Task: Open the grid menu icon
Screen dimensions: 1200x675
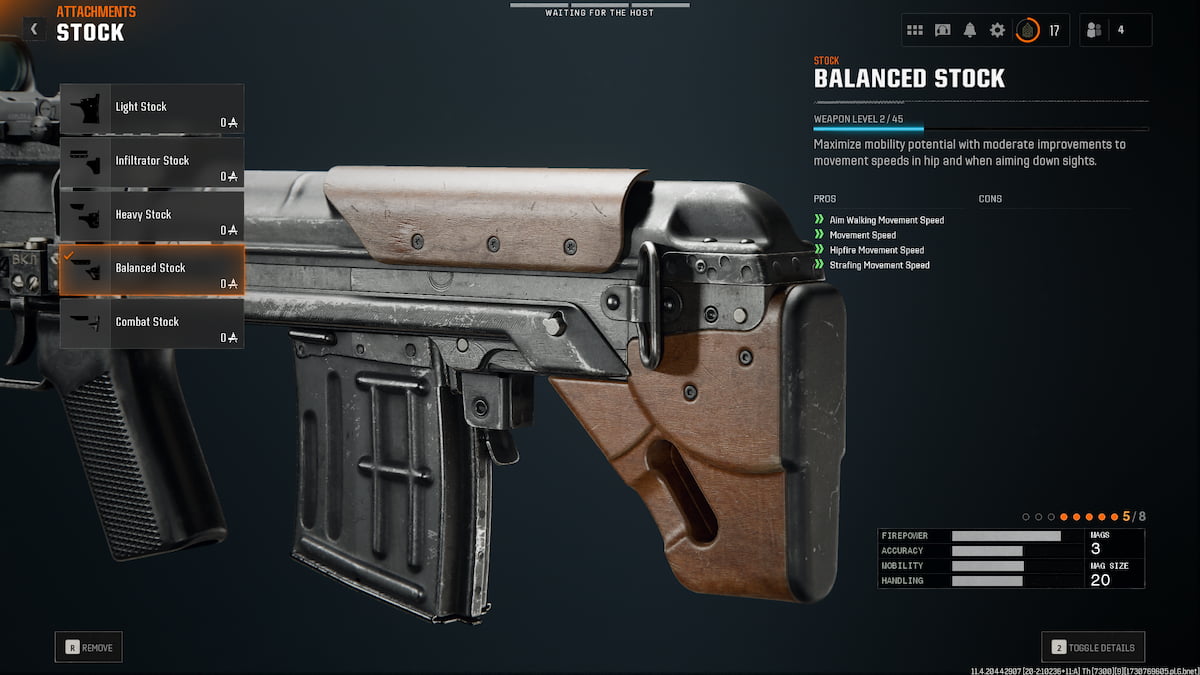Action: pos(914,30)
